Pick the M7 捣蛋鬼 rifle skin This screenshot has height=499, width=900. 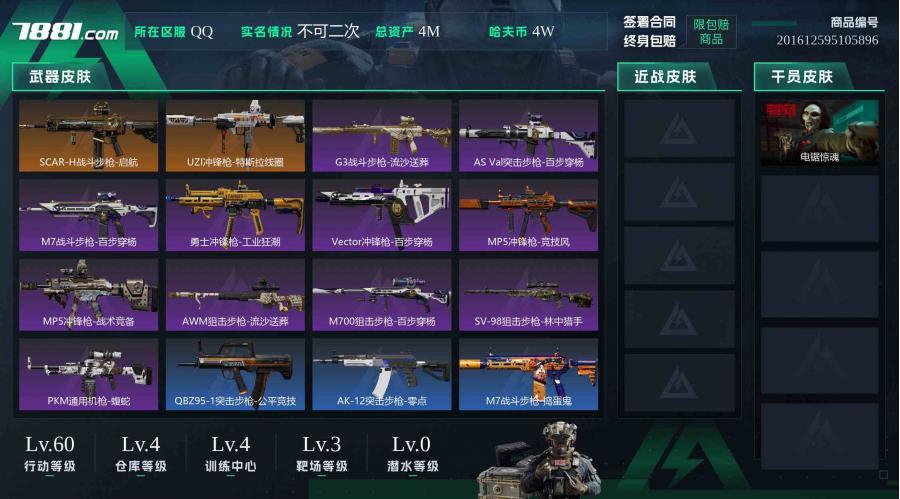coord(528,374)
